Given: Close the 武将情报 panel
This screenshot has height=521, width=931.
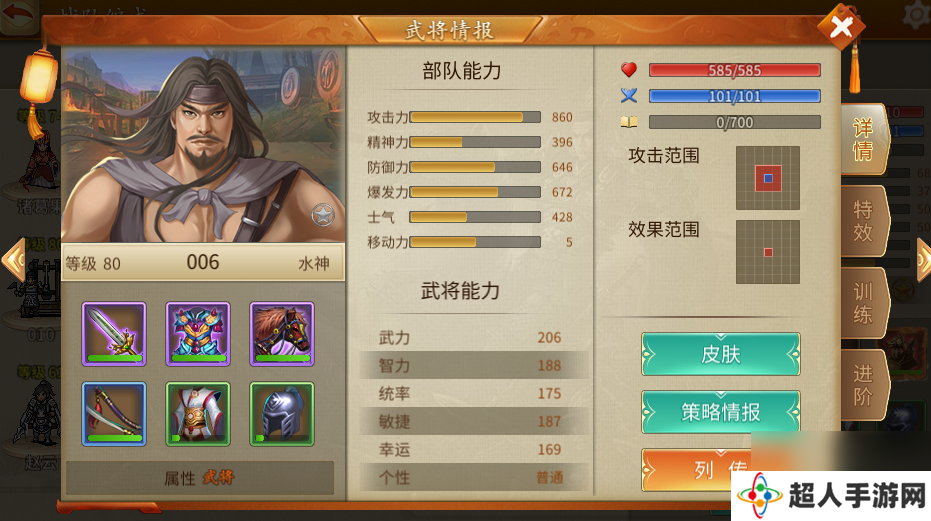Looking at the screenshot, I should click(x=841, y=27).
